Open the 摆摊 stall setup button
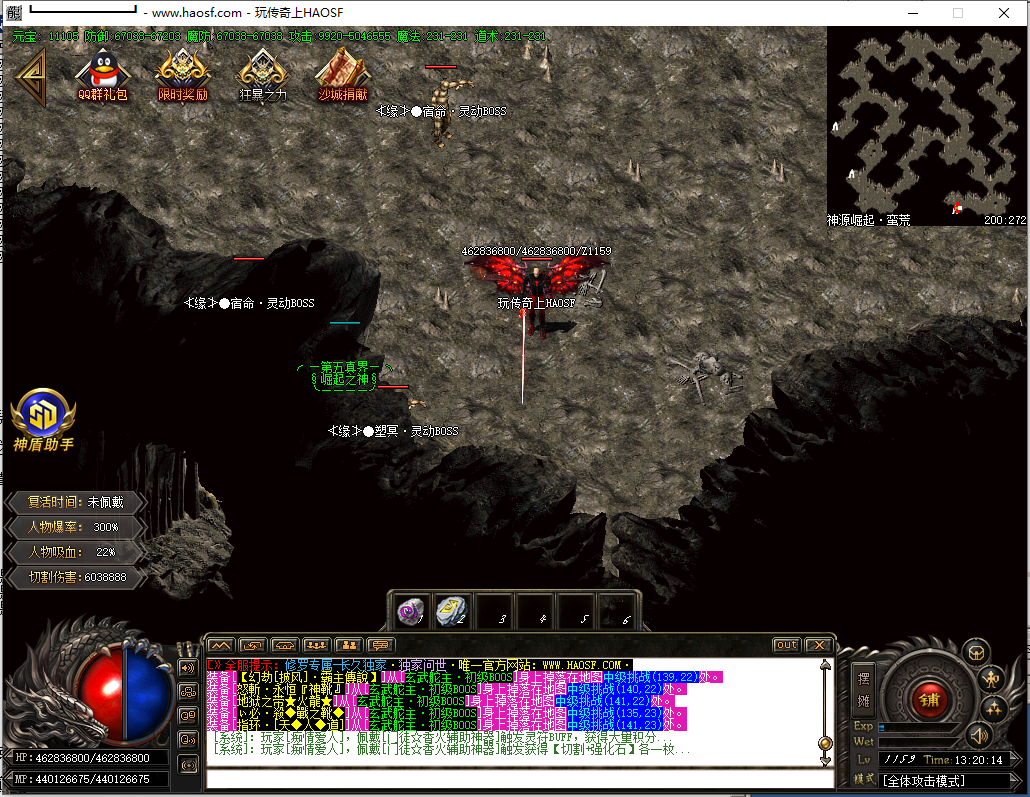Image resolution: width=1030 pixels, height=797 pixels. tap(865, 690)
